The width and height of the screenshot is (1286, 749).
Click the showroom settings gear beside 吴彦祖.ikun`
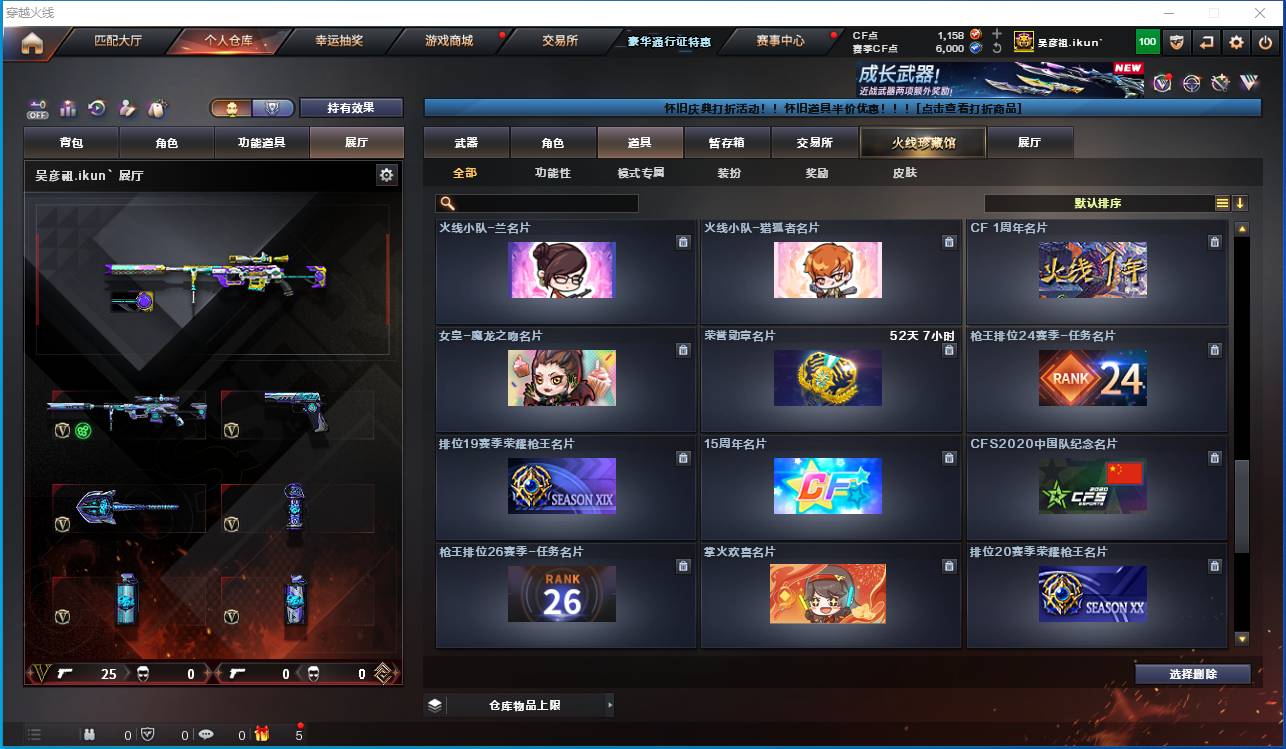pyautogui.click(x=387, y=174)
